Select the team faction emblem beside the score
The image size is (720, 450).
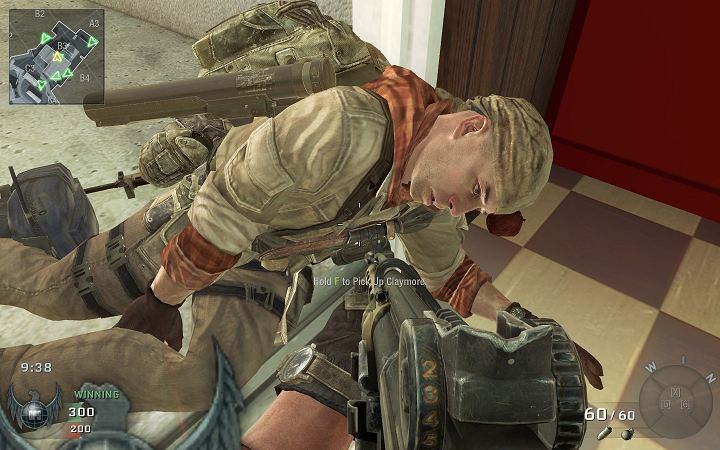coord(34,409)
